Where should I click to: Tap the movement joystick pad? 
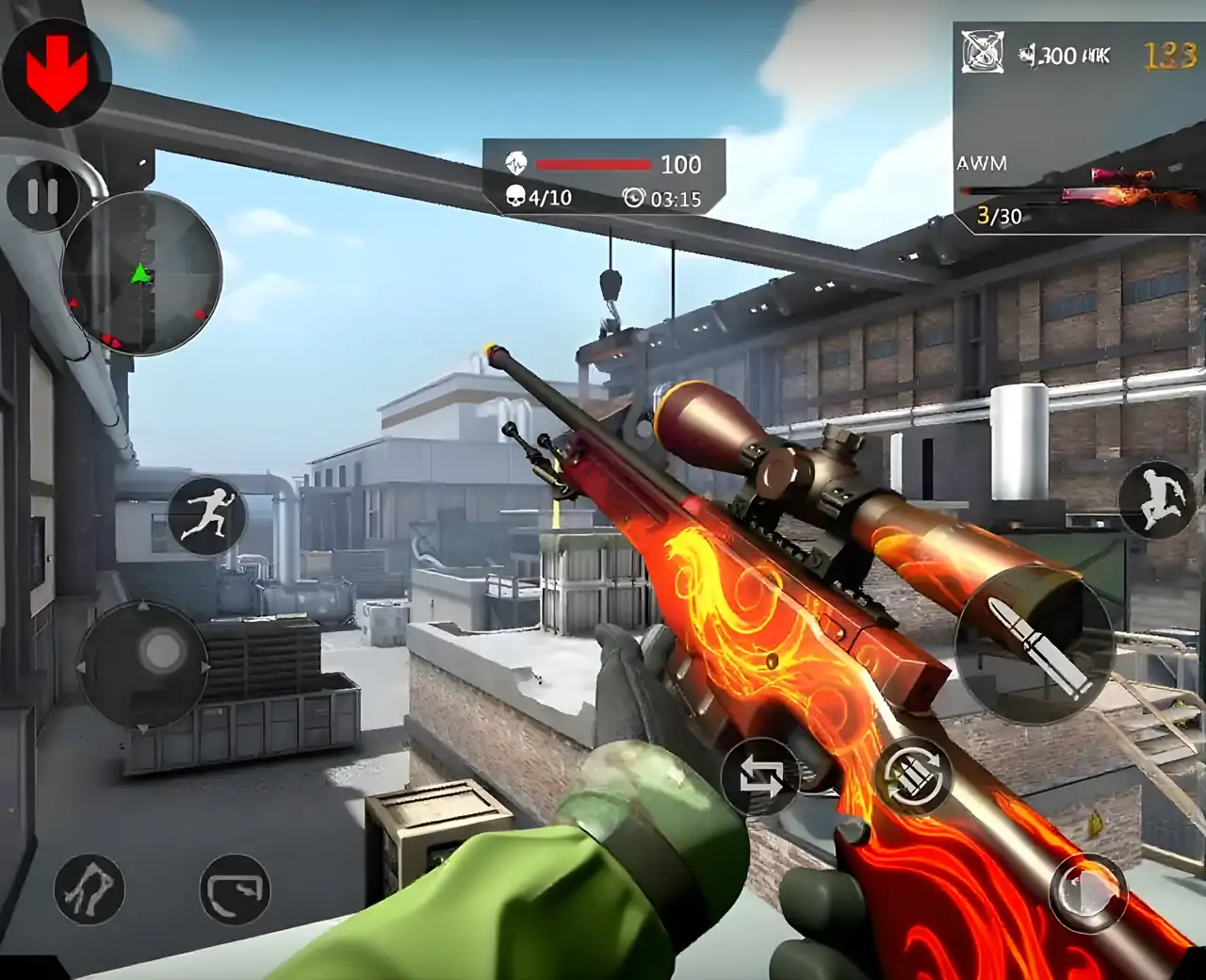click(x=143, y=665)
